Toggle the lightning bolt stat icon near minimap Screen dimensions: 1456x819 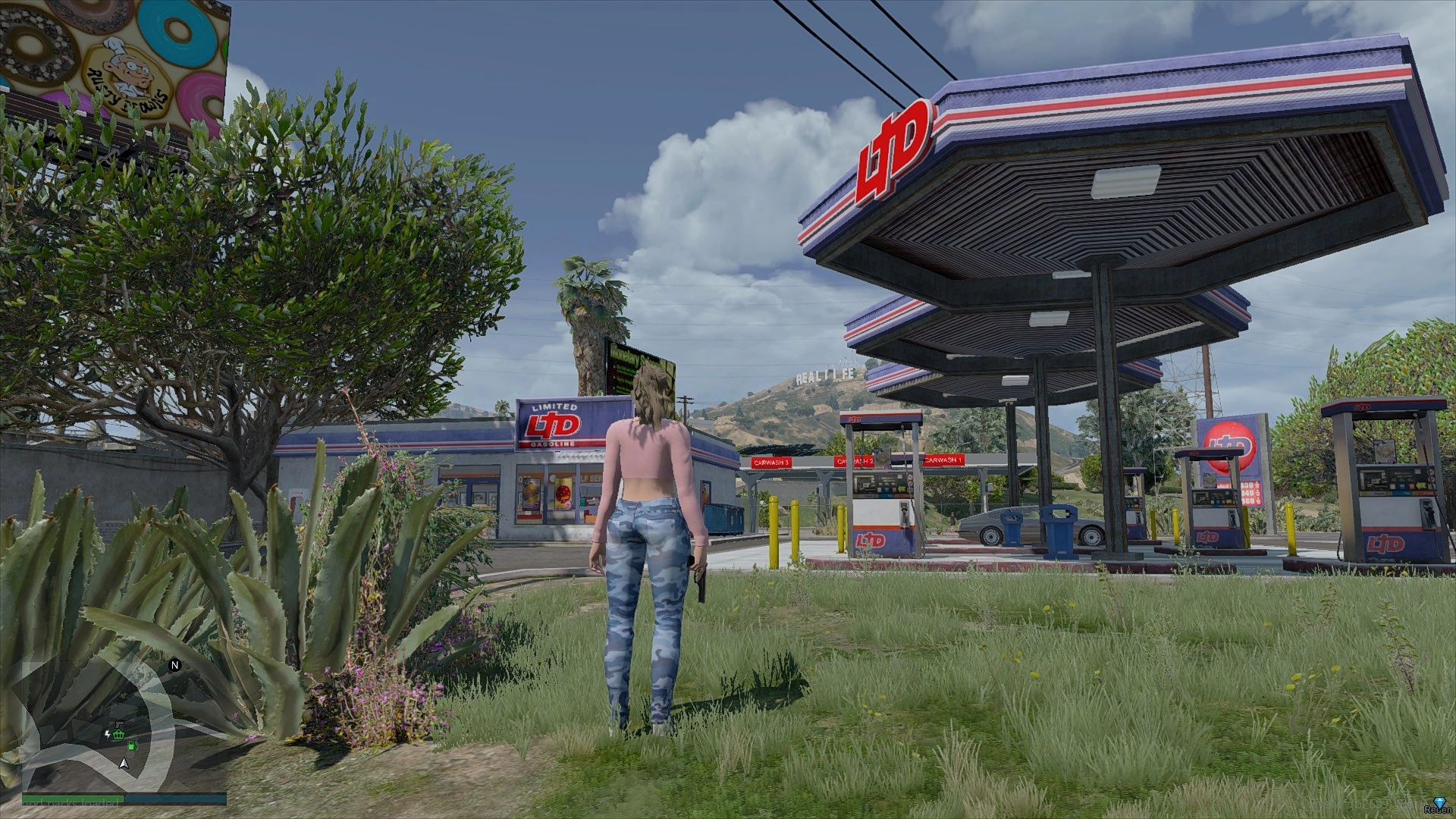pyautogui.click(x=108, y=733)
